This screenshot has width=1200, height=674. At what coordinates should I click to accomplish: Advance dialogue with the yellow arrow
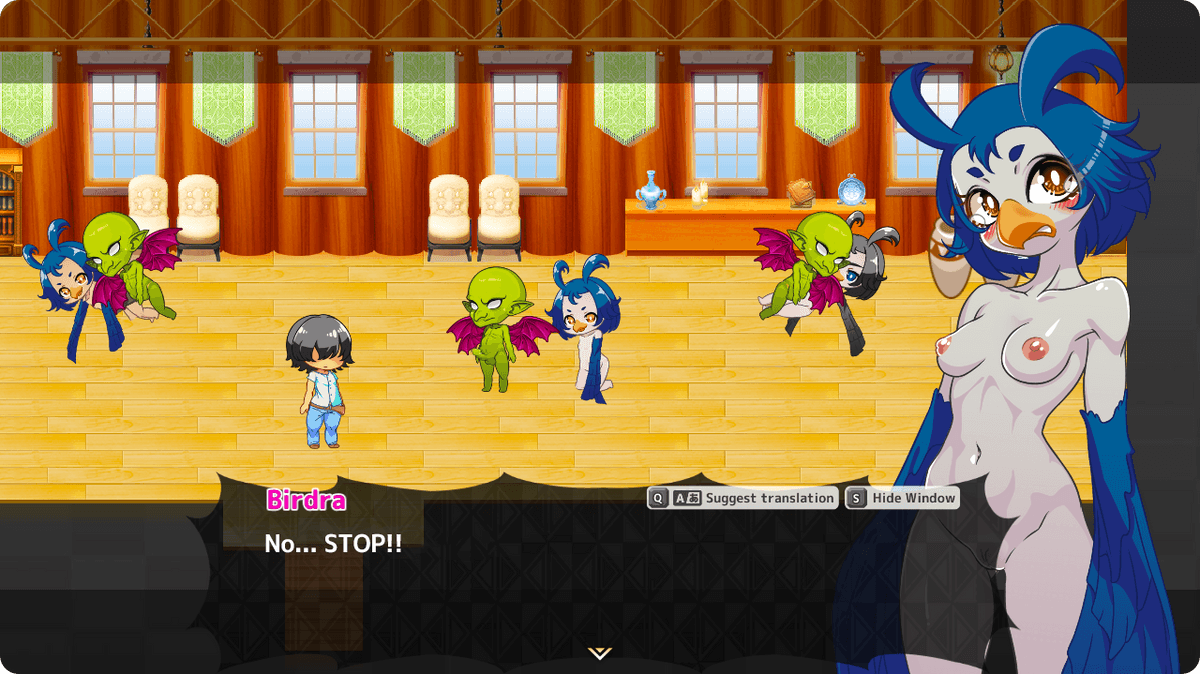click(x=599, y=653)
